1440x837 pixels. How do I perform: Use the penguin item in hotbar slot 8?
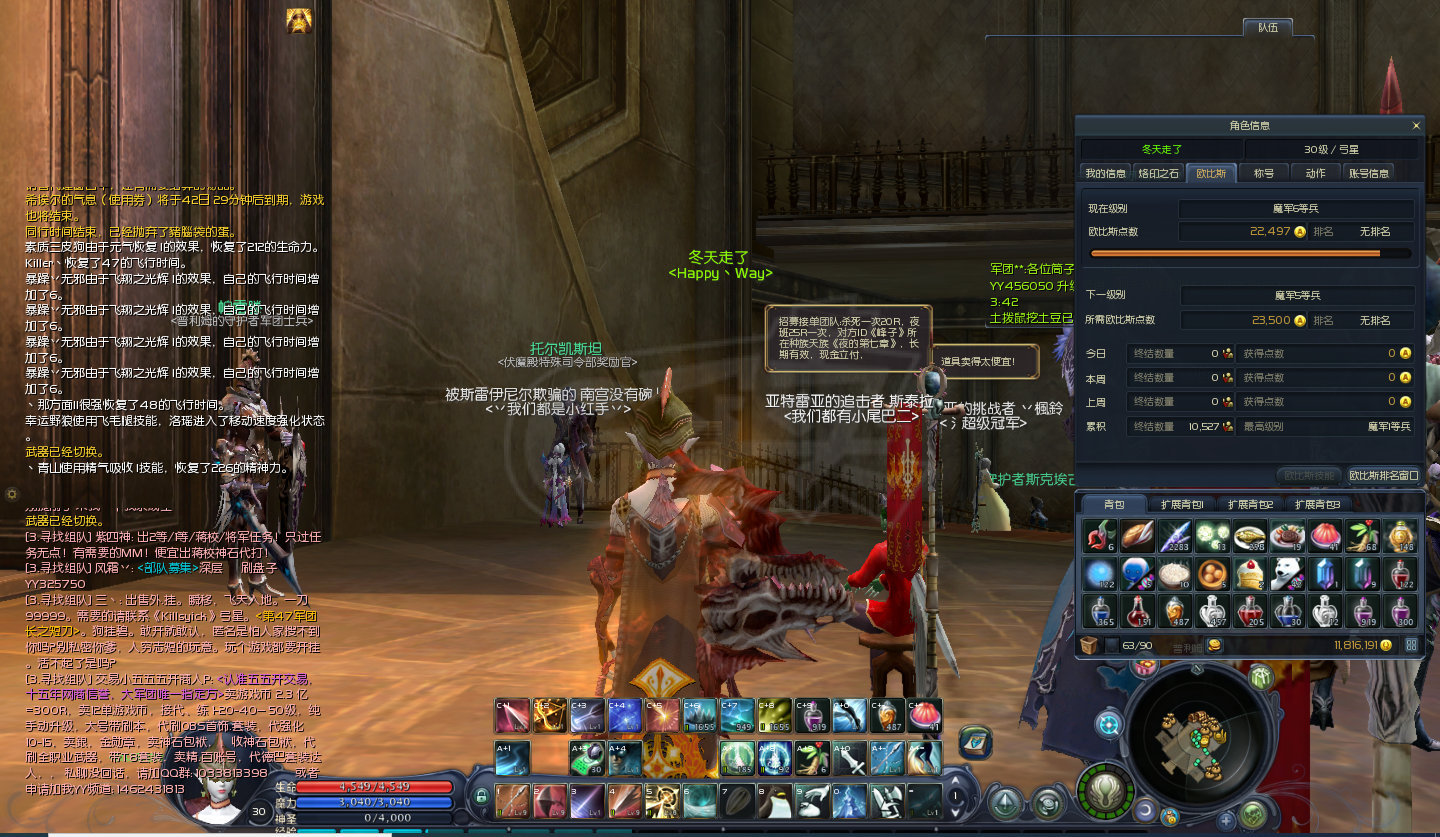[x=773, y=801]
